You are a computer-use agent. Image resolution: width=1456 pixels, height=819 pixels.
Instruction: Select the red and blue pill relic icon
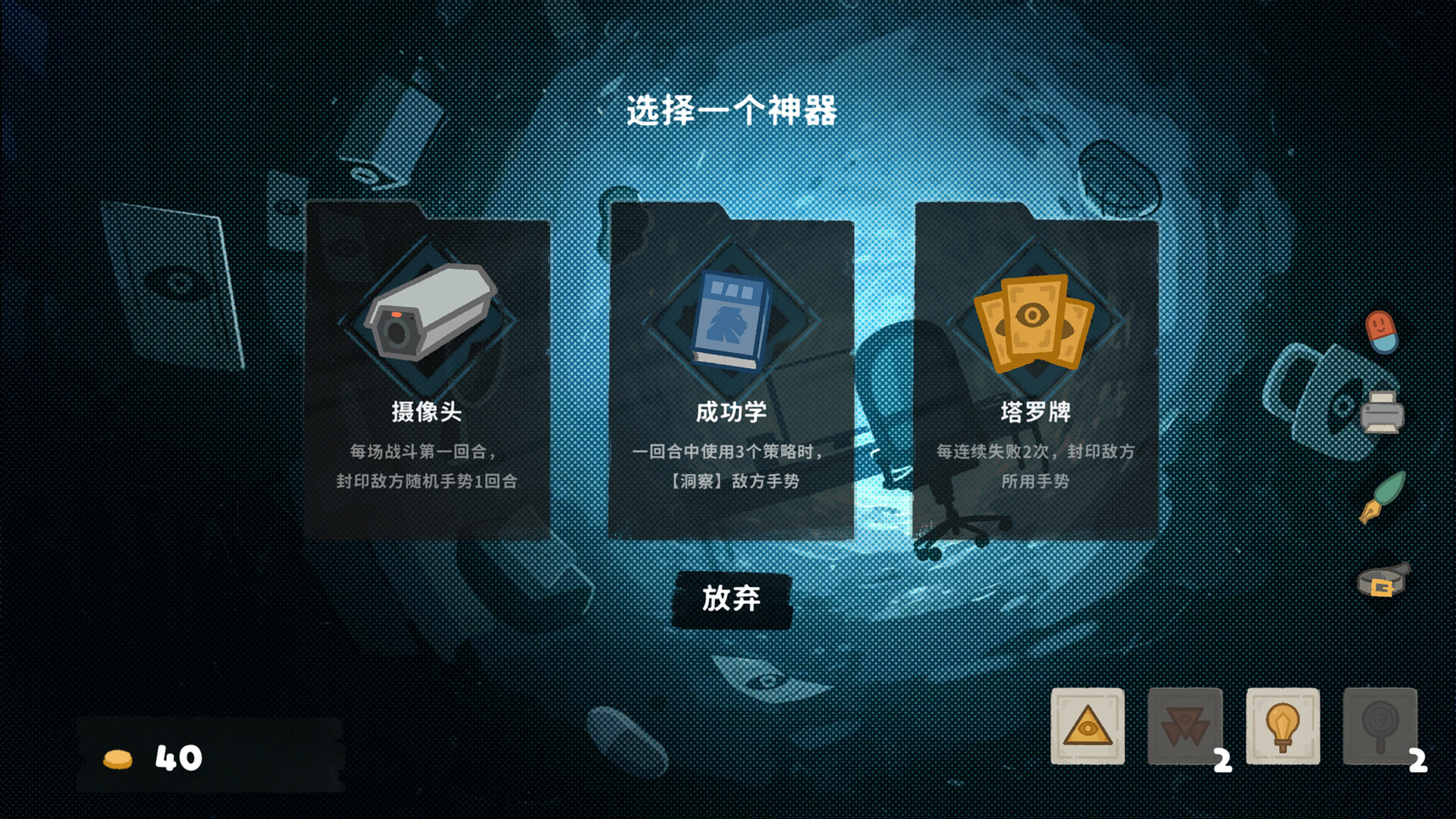pyautogui.click(x=1381, y=331)
